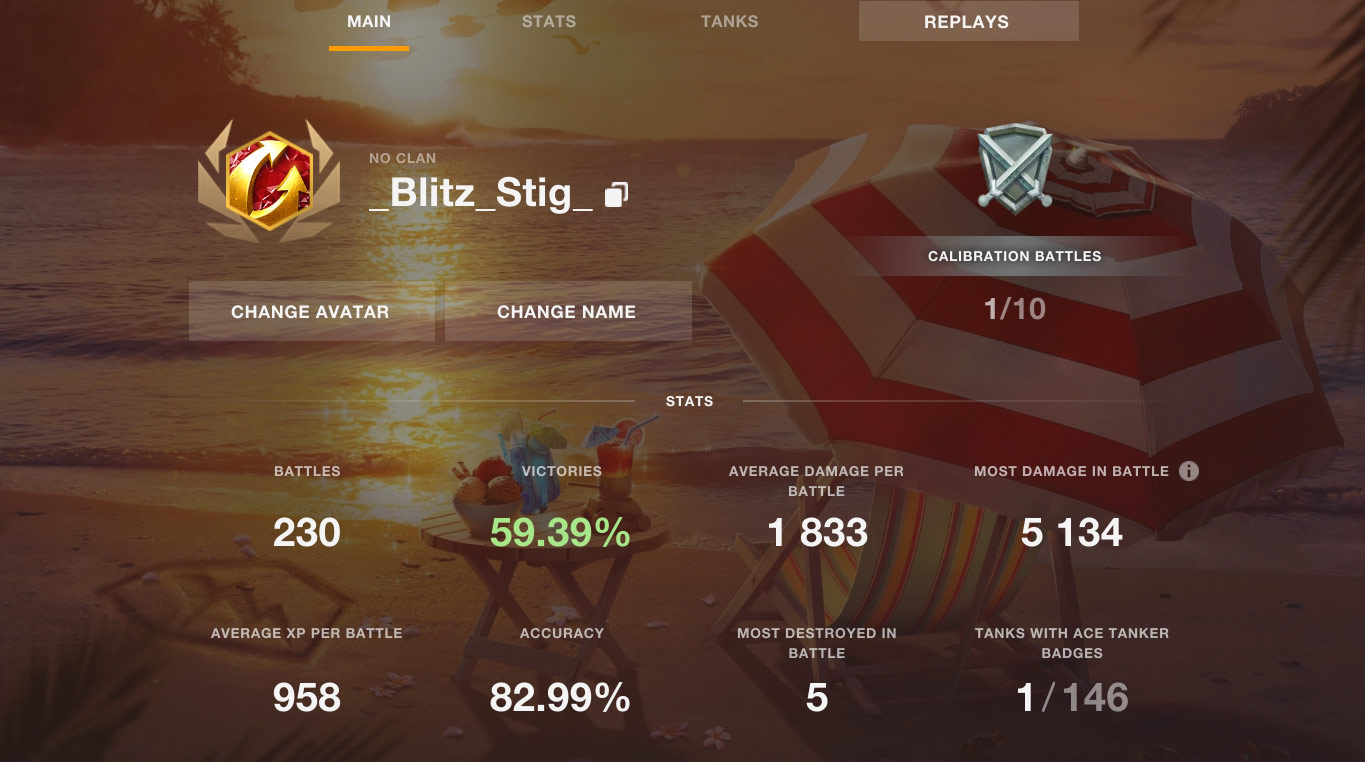Click the NO CLAN label
This screenshot has height=762, width=1365.
coord(402,157)
